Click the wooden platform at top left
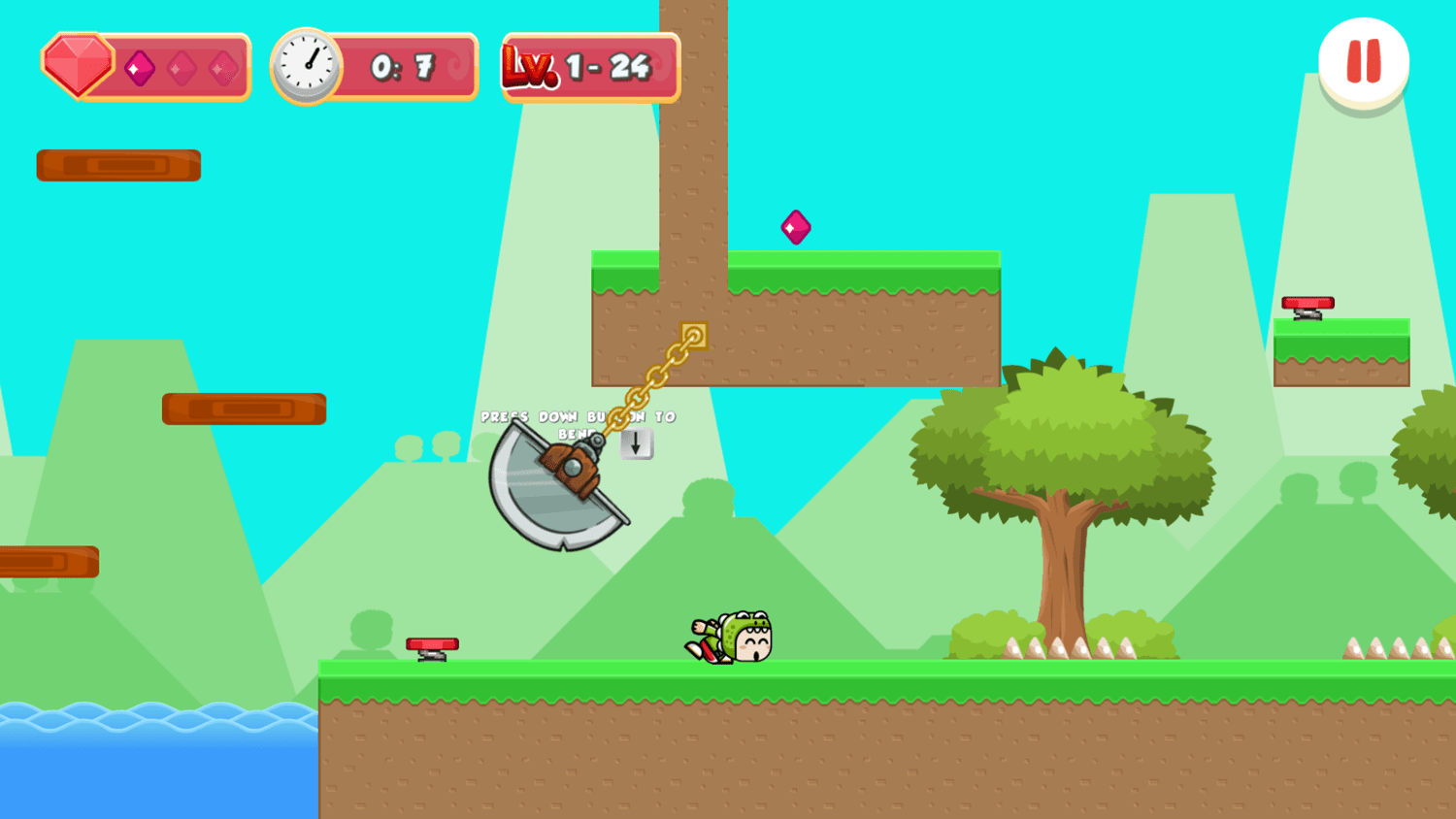Image resolution: width=1456 pixels, height=819 pixels. 118,164
